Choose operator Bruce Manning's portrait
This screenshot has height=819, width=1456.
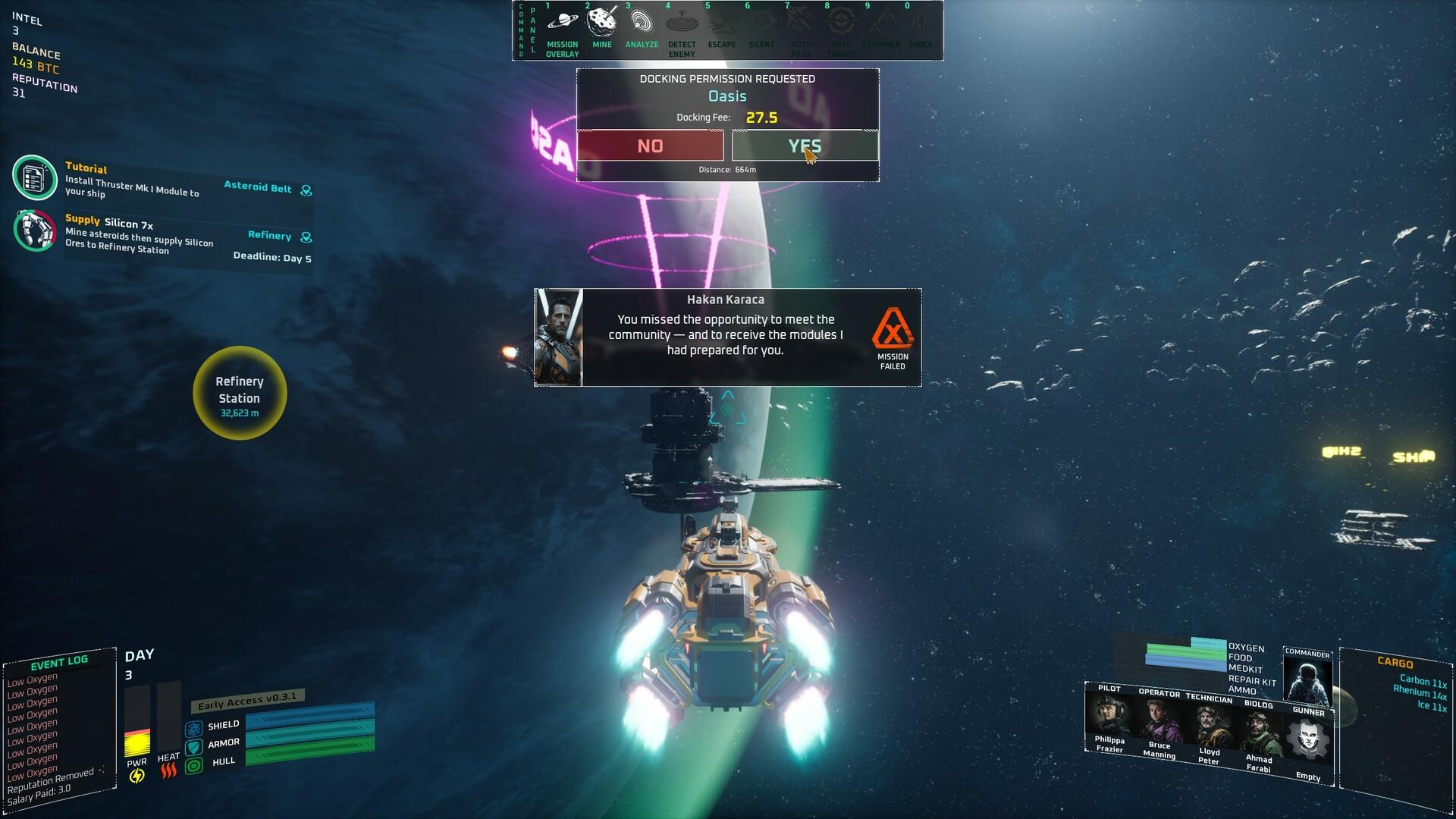[1159, 720]
